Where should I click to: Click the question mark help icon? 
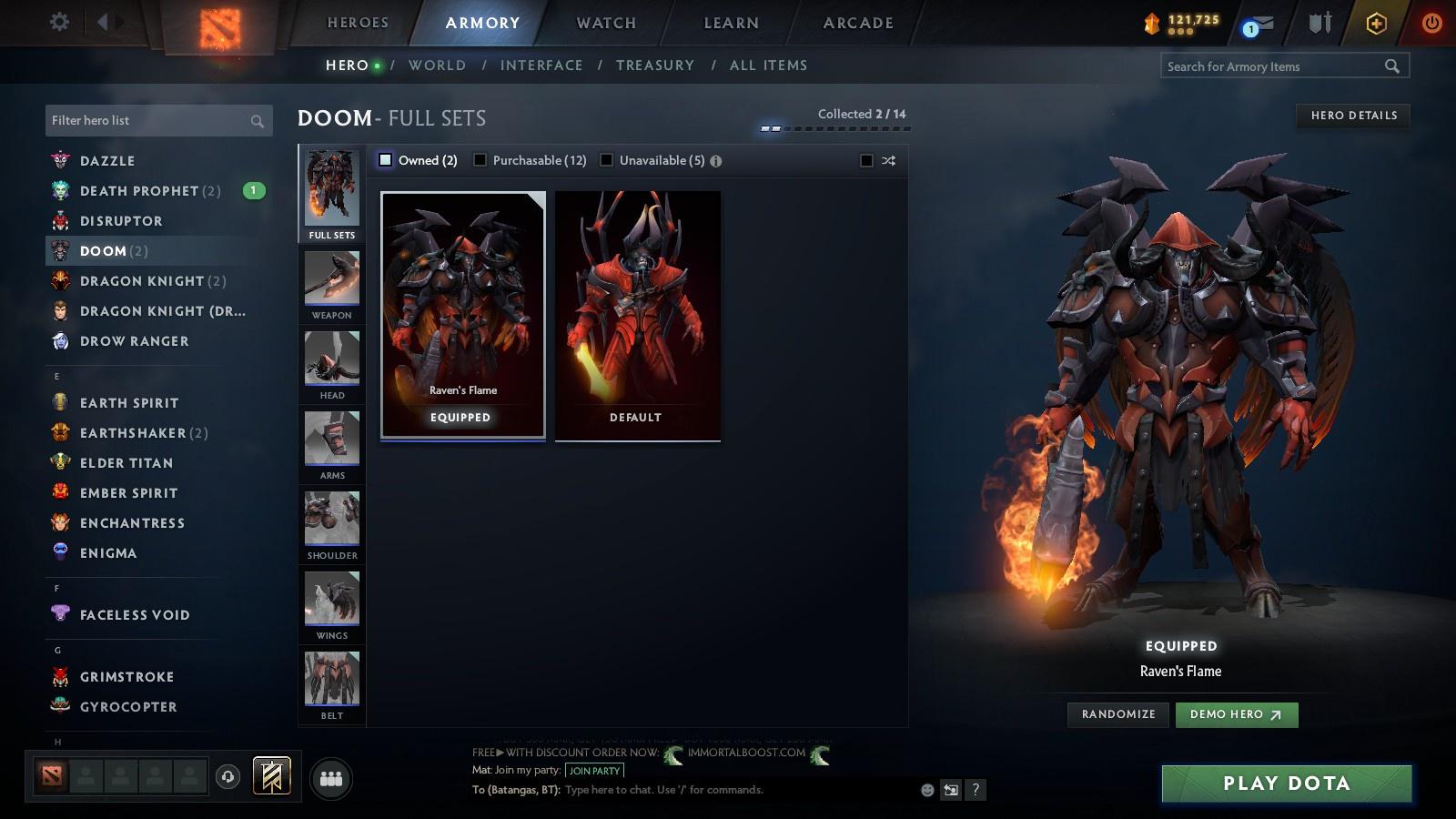(x=975, y=790)
